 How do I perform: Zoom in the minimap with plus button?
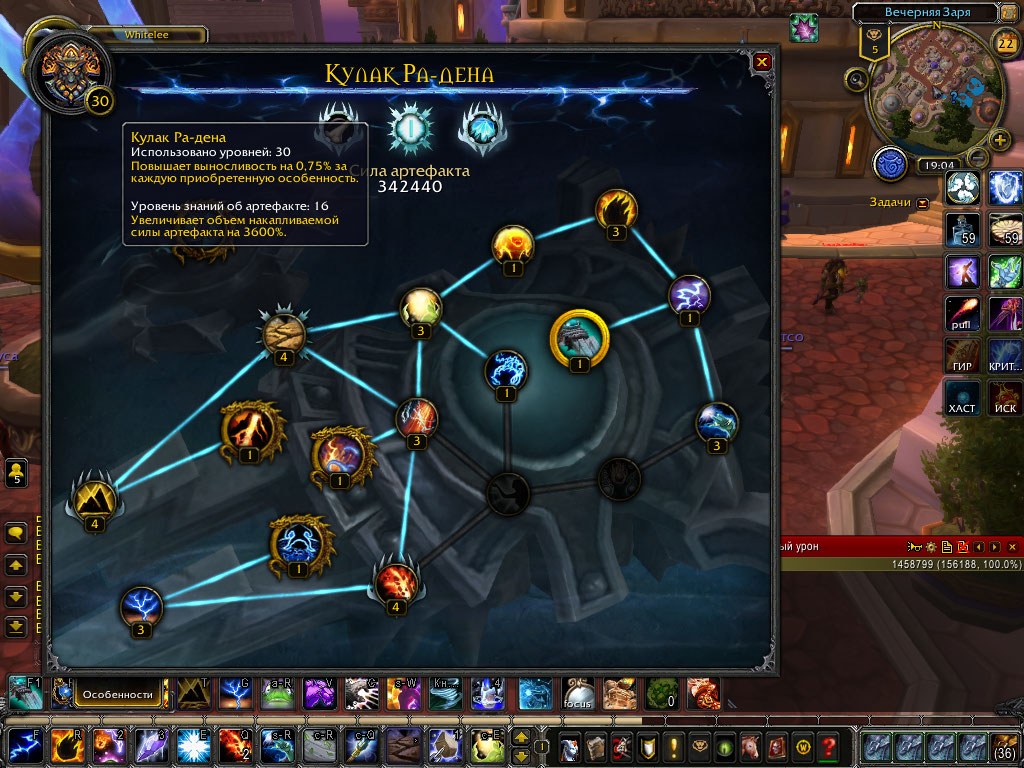click(999, 139)
